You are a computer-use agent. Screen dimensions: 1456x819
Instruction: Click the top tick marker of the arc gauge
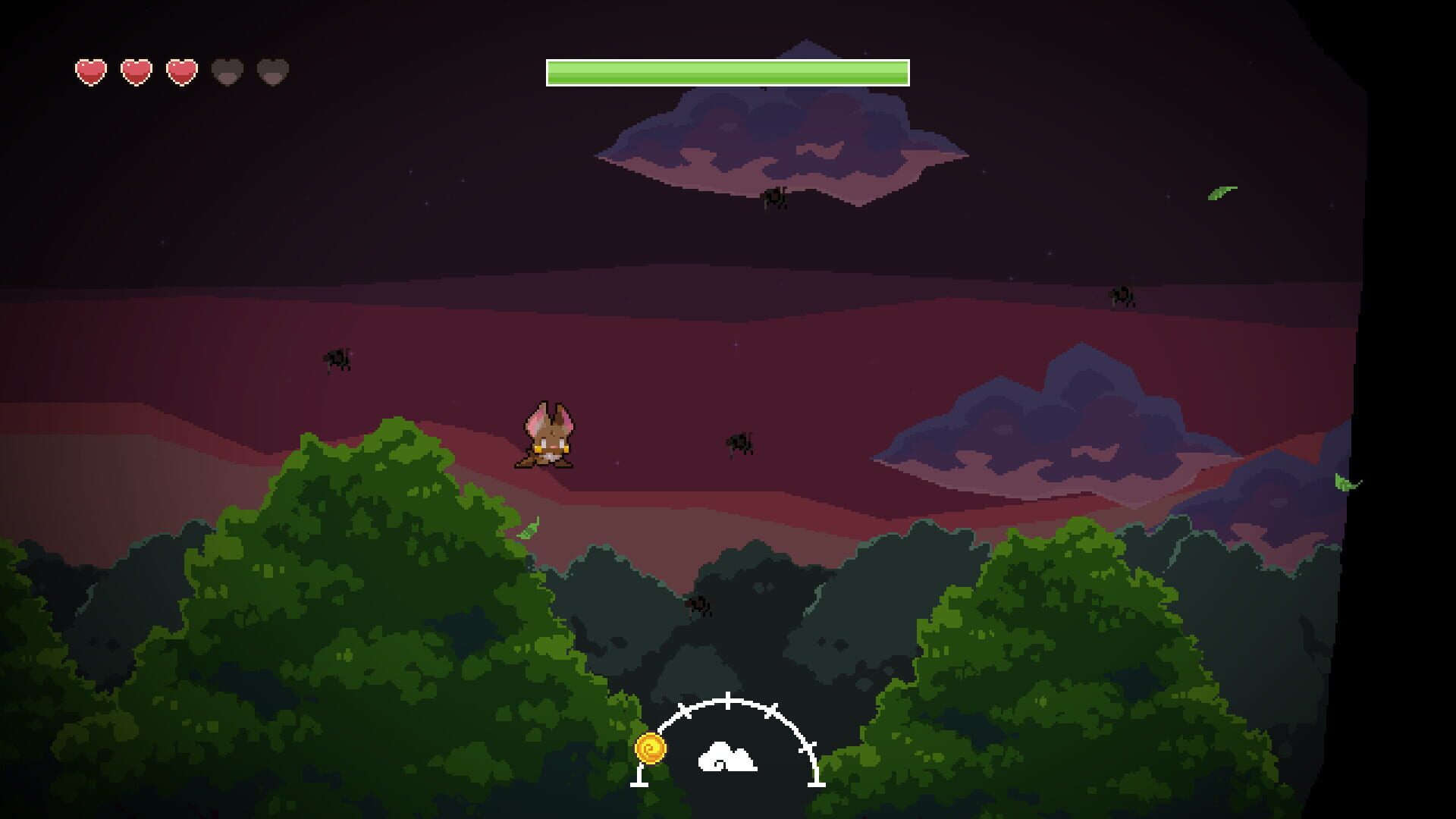(x=727, y=700)
